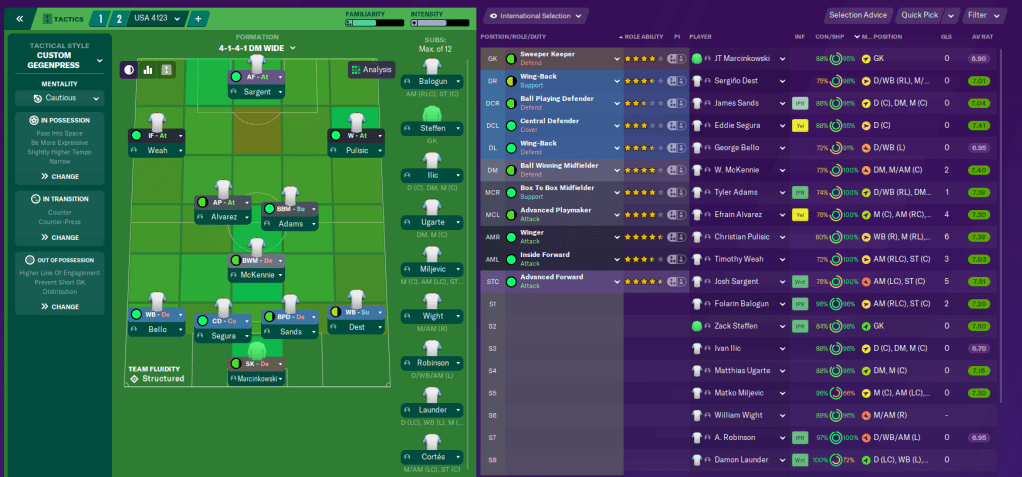Open the formation 4-1-4-1 DM Wide dropdown
This screenshot has height=477, width=1022.
tap(257, 48)
